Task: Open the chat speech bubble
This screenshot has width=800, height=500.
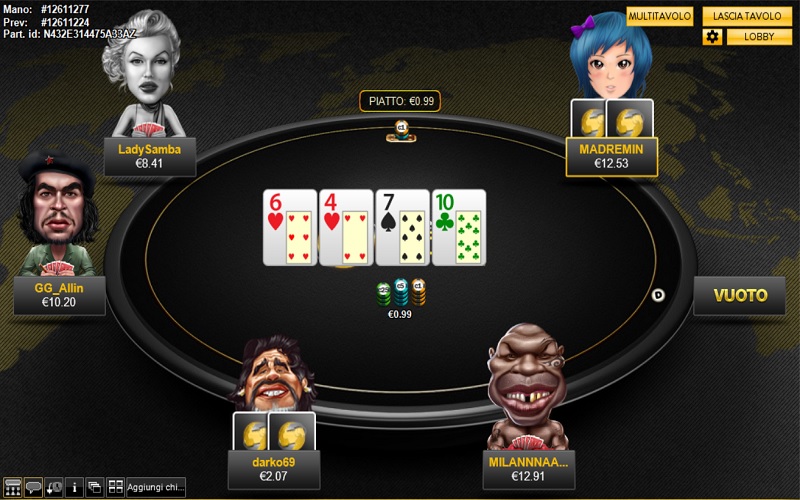Action: click(33, 488)
